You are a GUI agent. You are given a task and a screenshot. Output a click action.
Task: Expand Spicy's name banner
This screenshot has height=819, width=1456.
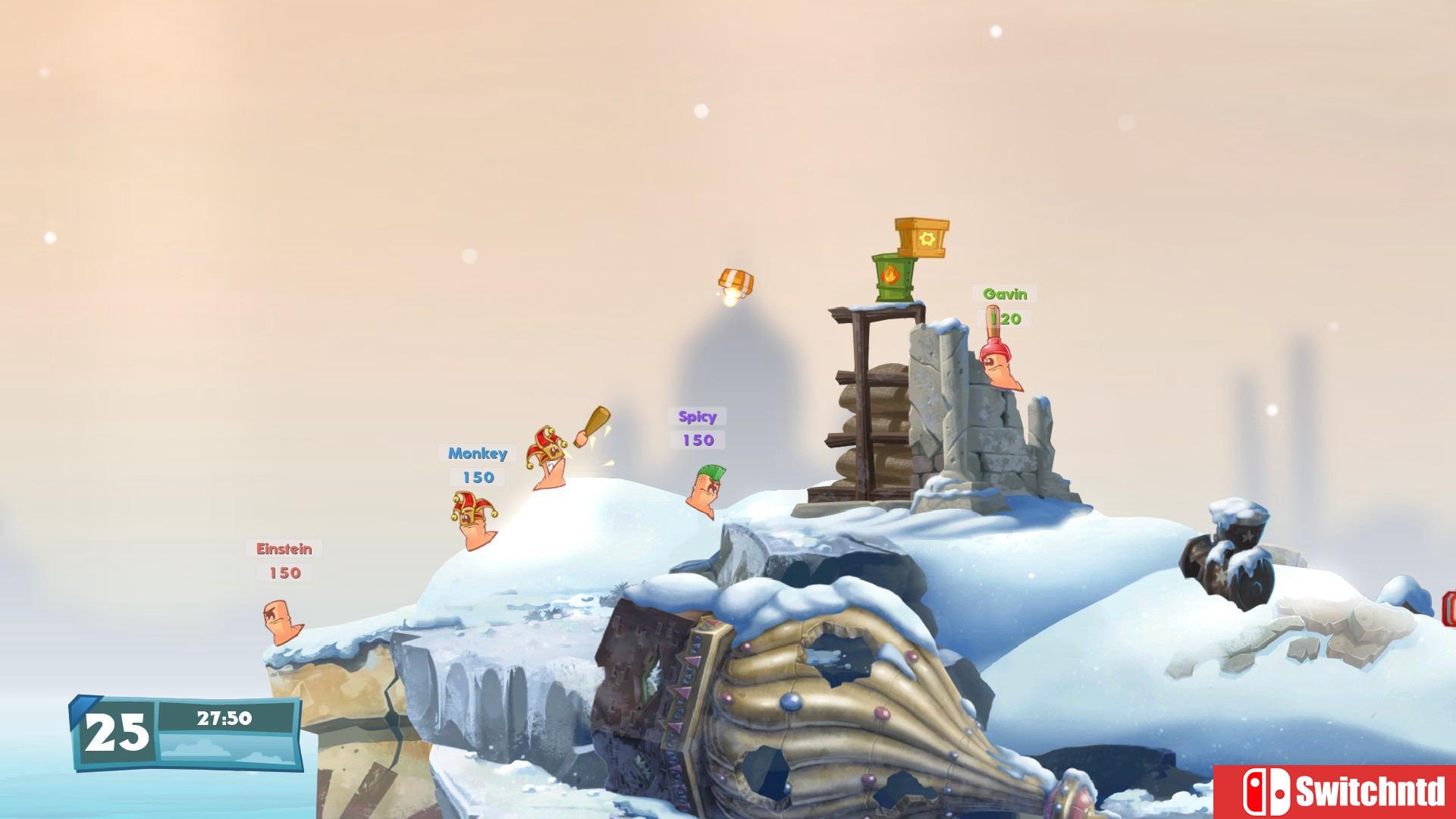pyautogui.click(x=696, y=416)
